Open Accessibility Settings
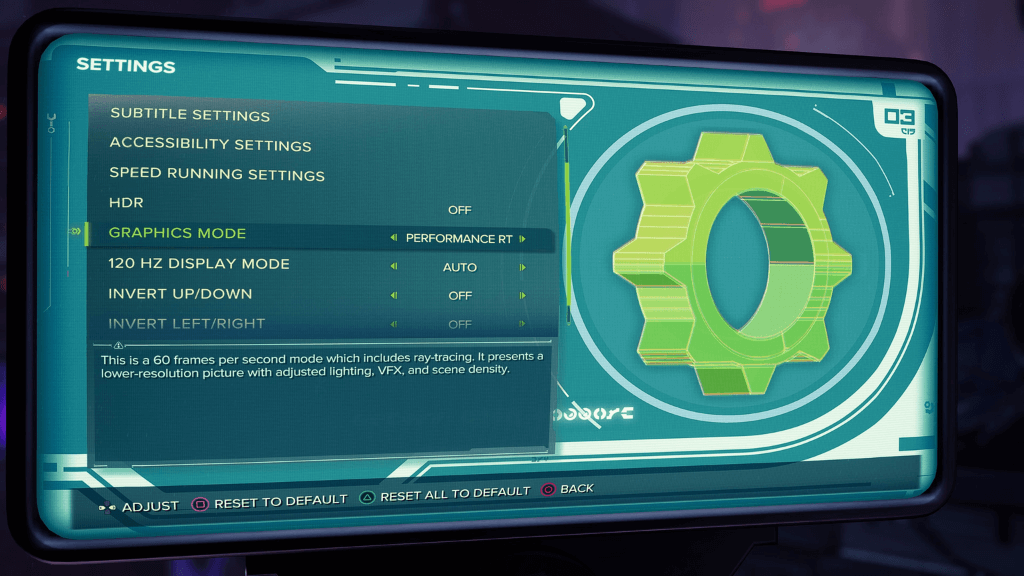 click(x=210, y=145)
